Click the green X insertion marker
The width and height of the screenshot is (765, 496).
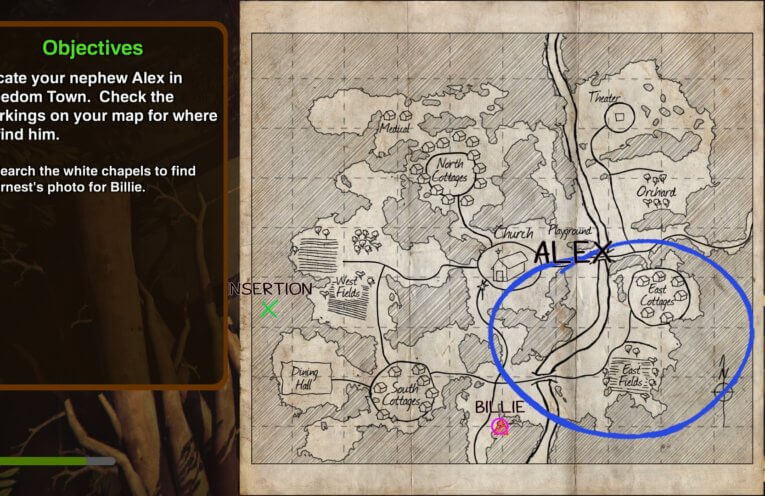click(269, 309)
